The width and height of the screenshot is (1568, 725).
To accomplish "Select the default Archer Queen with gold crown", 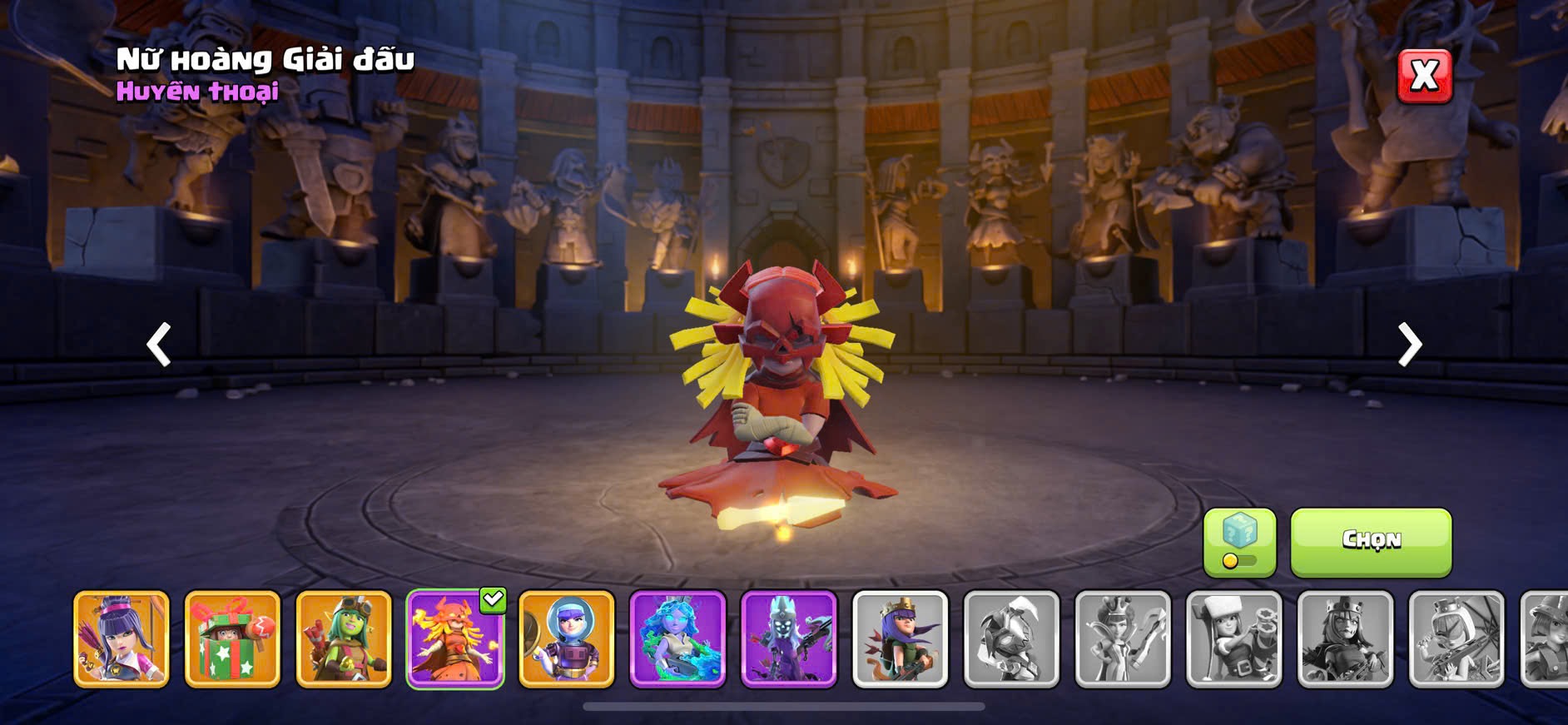I will tap(901, 639).
